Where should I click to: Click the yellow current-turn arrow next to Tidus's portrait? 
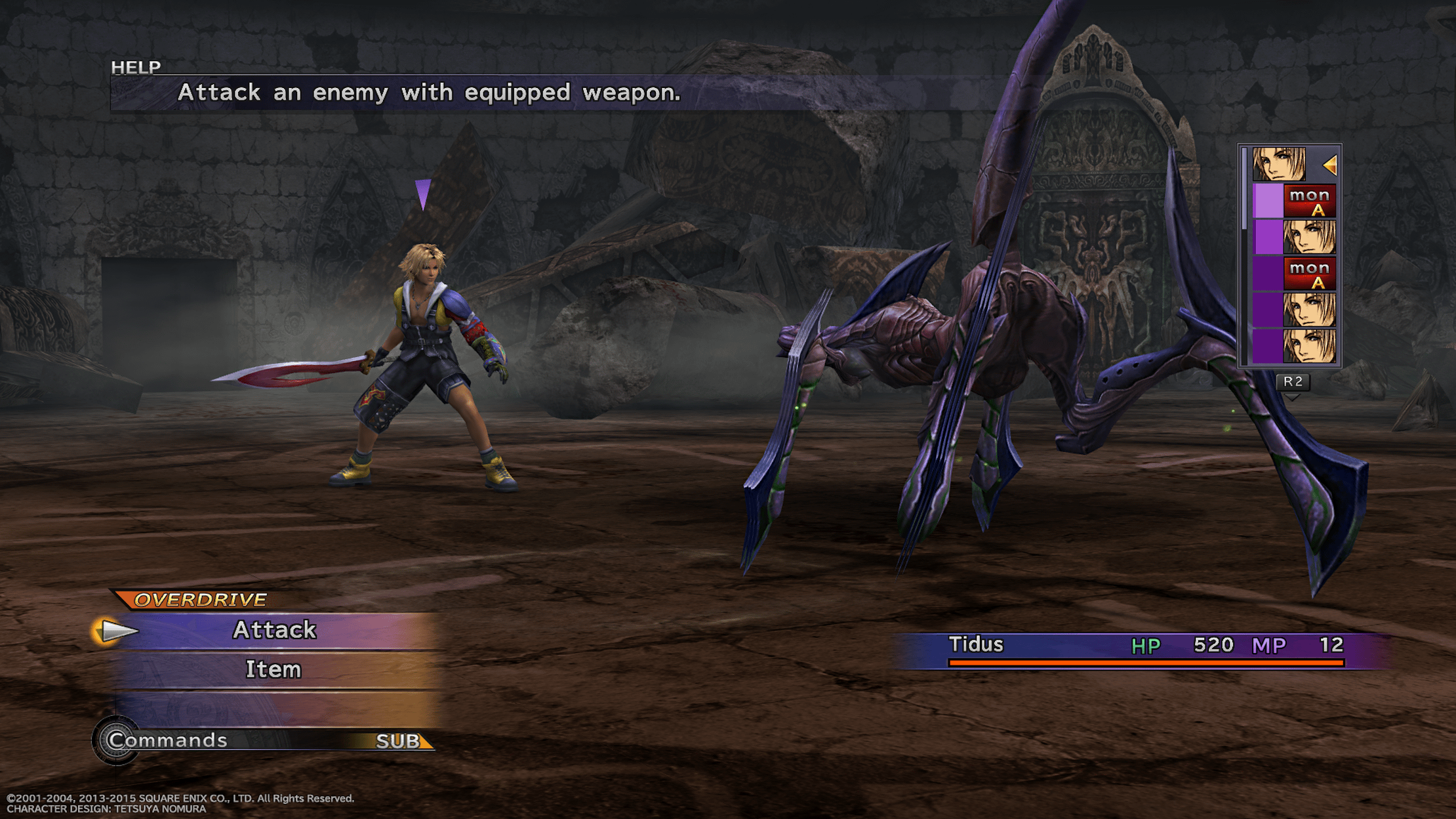coord(1330,164)
